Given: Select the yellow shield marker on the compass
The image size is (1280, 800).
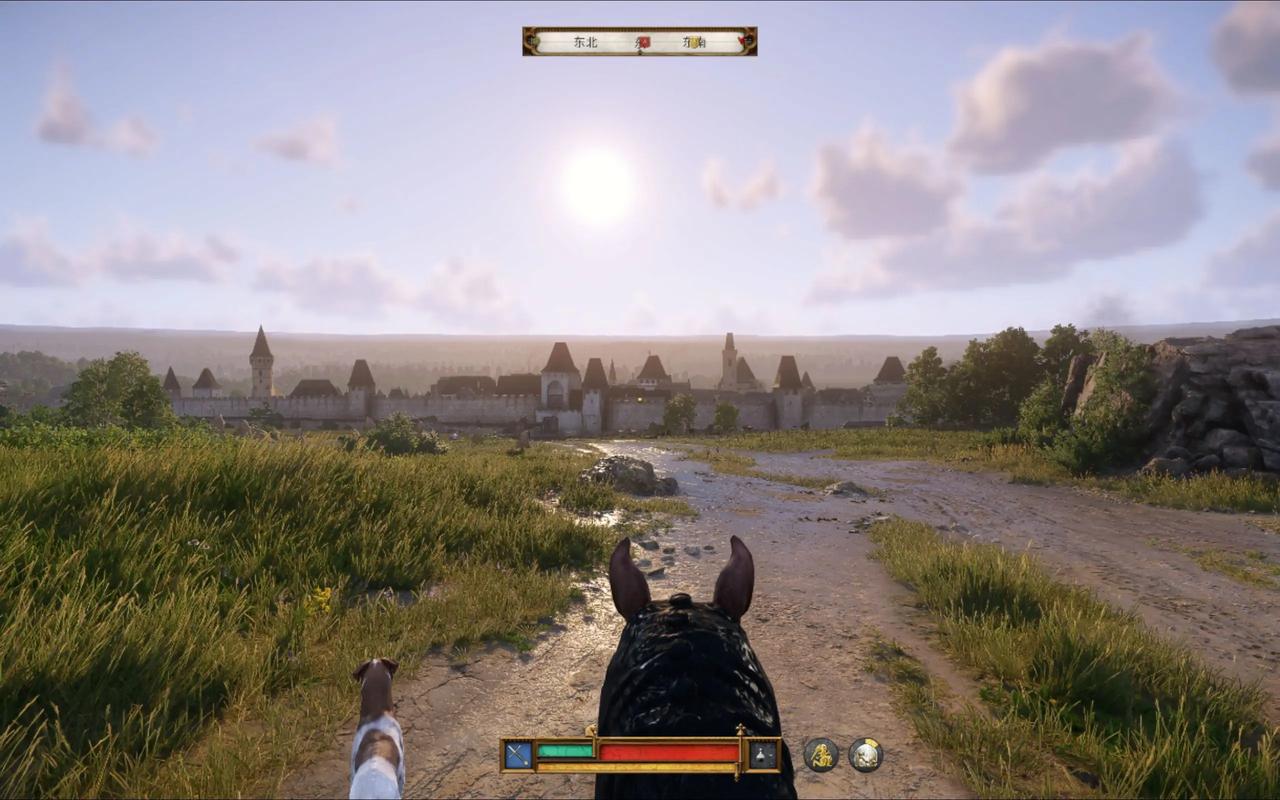Looking at the screenshot, I should (x=694, y=42).
